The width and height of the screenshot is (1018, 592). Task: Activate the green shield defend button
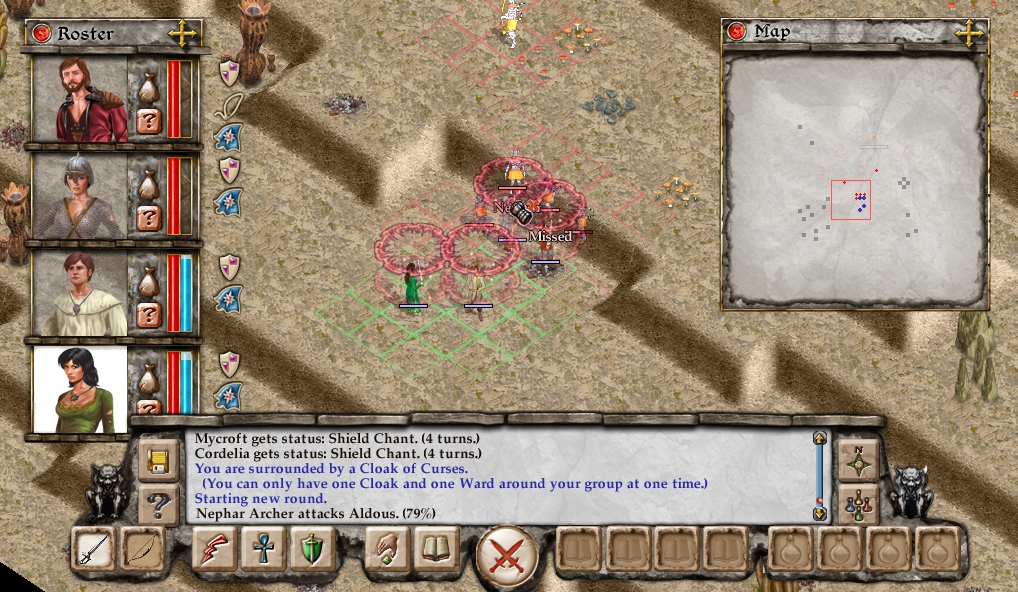click(x=311, y=550)
